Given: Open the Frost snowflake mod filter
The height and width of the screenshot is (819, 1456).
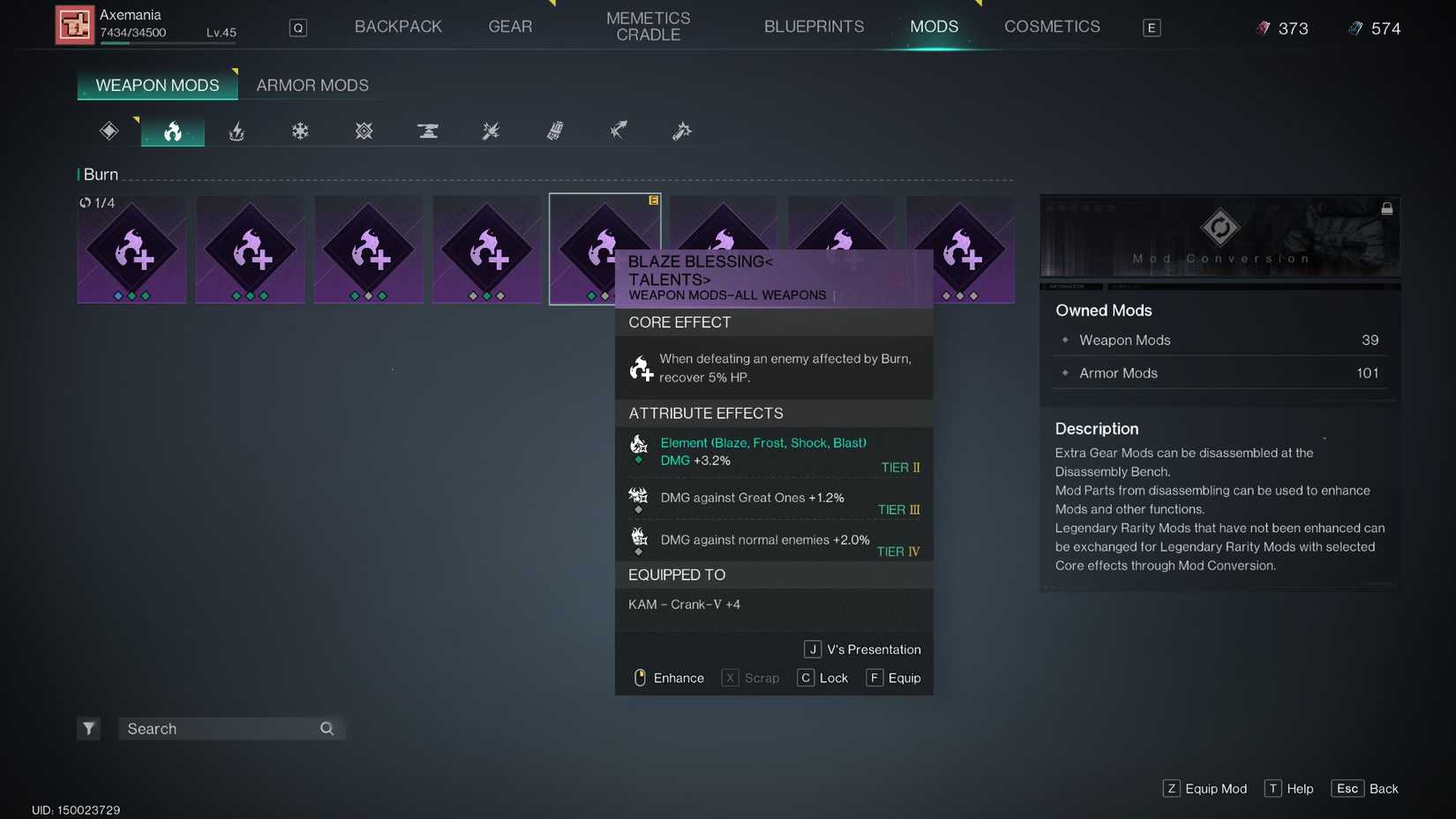Looking at the screenshot, I should [x=300, y=131].
